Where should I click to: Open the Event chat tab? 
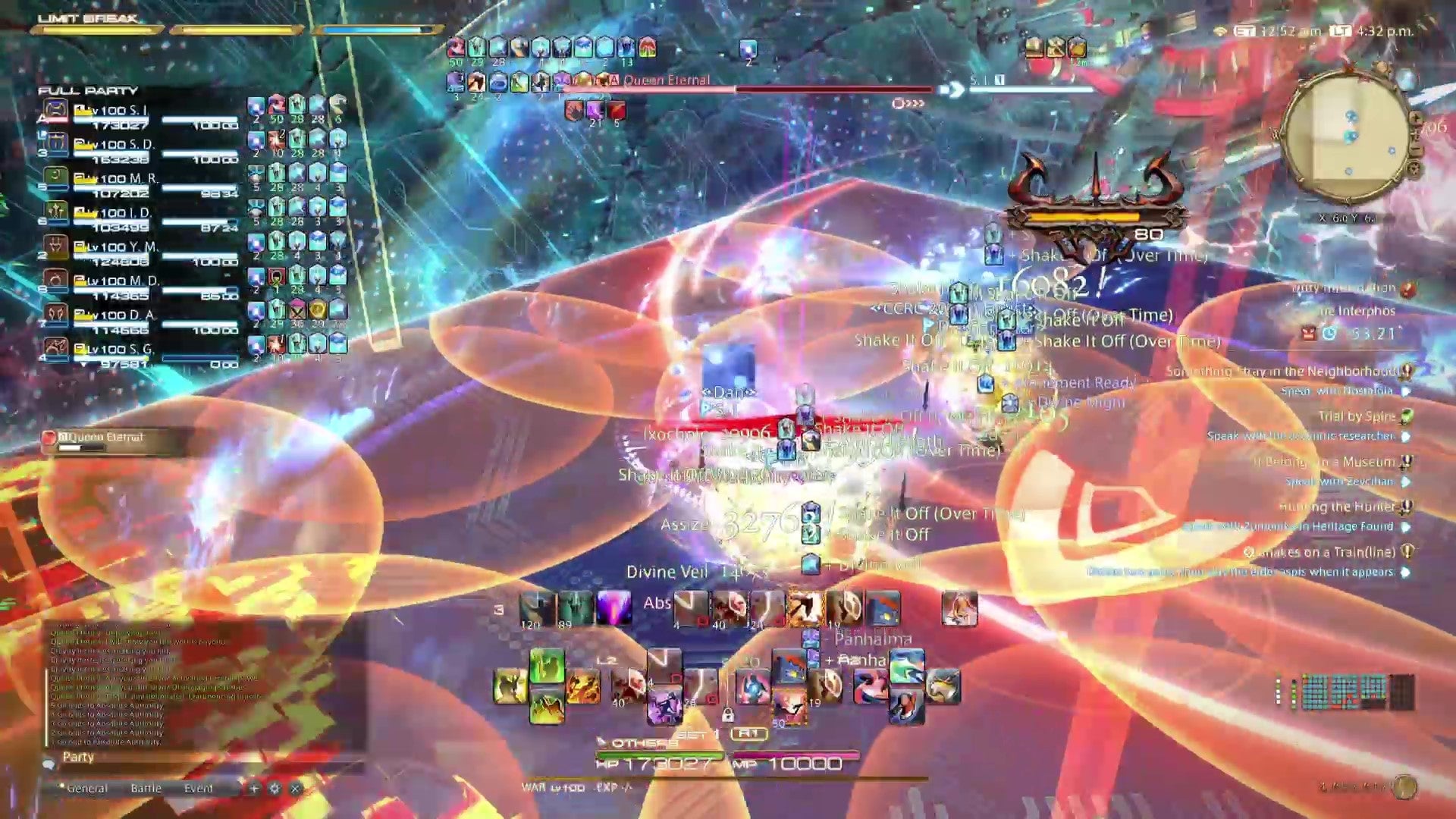[199, 789]
